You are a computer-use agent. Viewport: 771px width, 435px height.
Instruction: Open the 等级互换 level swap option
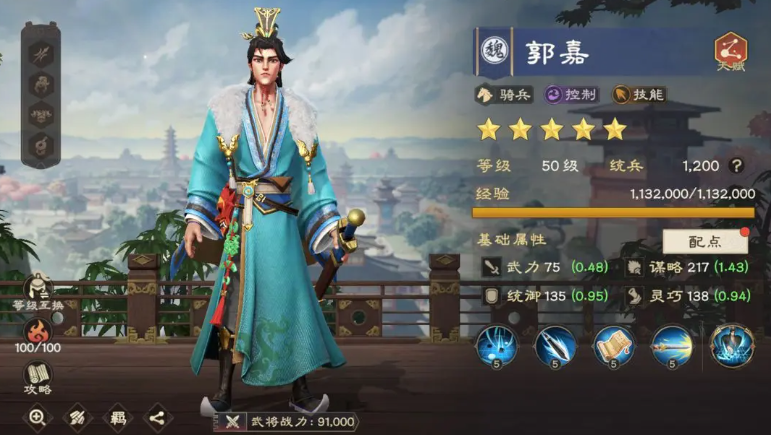click(x=38, y=292)
